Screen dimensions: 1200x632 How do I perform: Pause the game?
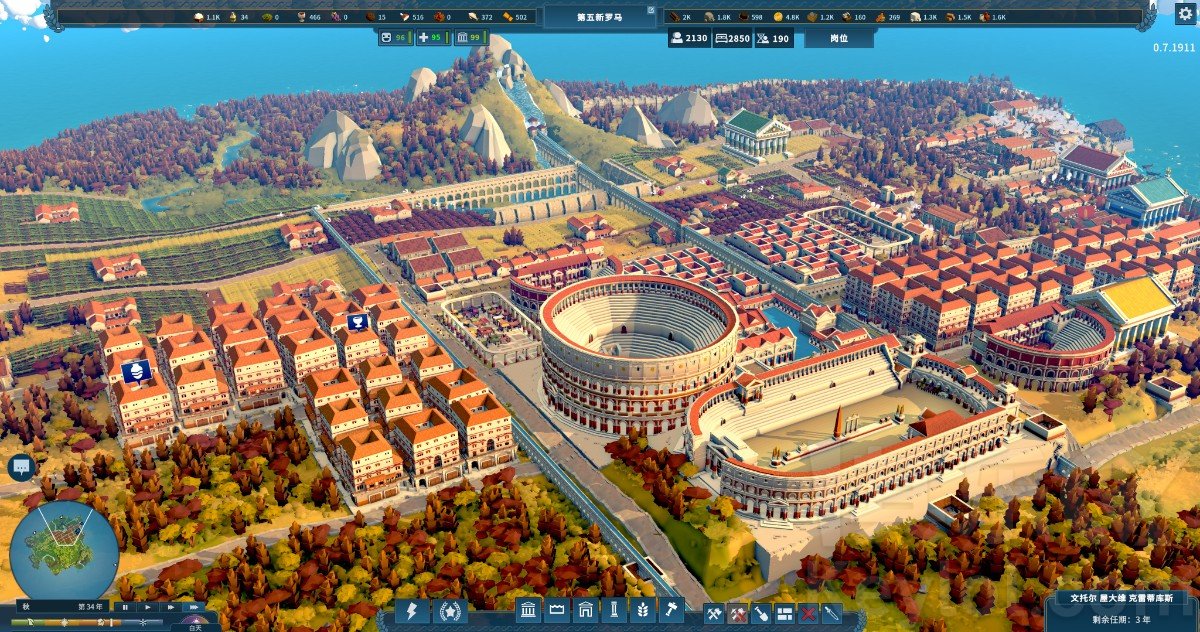pos(125,607)
